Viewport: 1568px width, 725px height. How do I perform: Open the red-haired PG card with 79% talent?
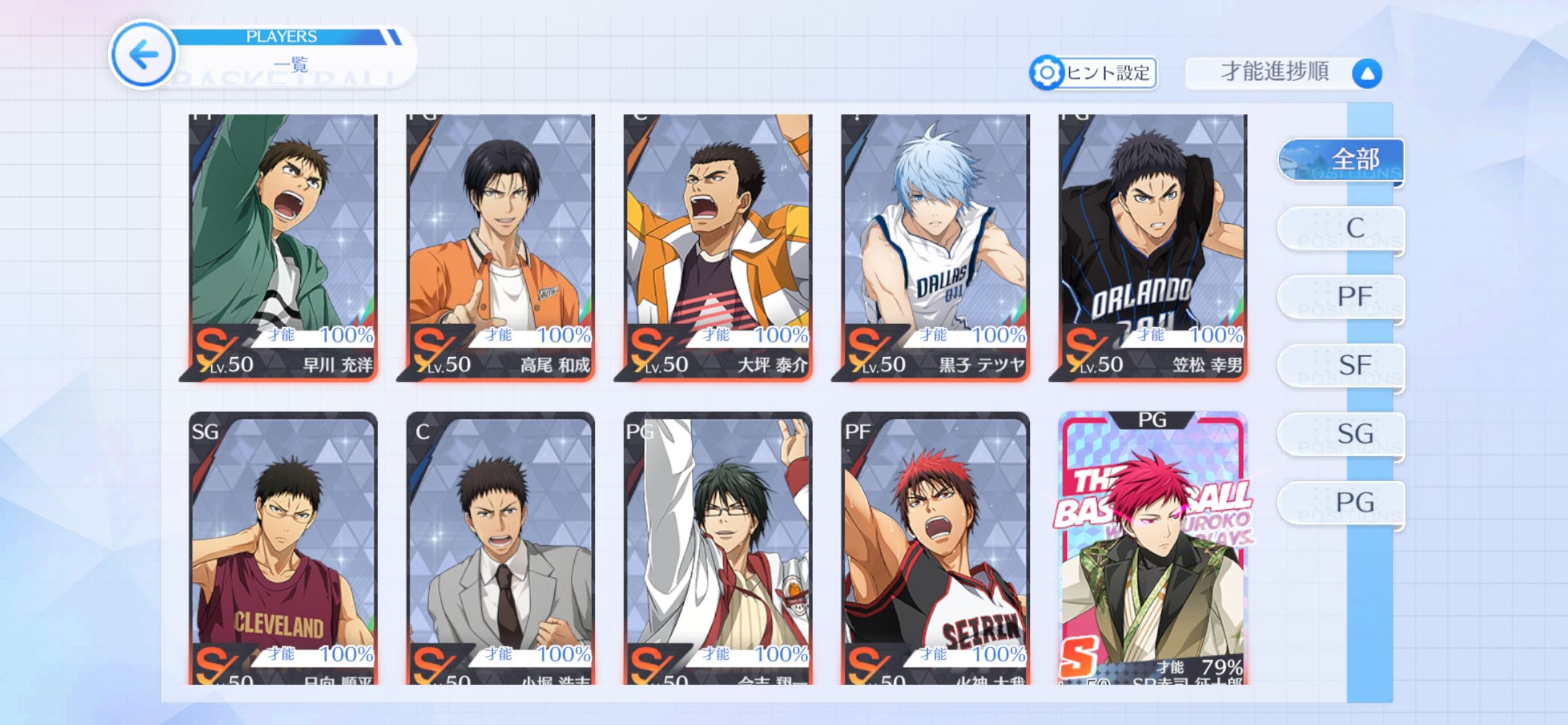1152,548
